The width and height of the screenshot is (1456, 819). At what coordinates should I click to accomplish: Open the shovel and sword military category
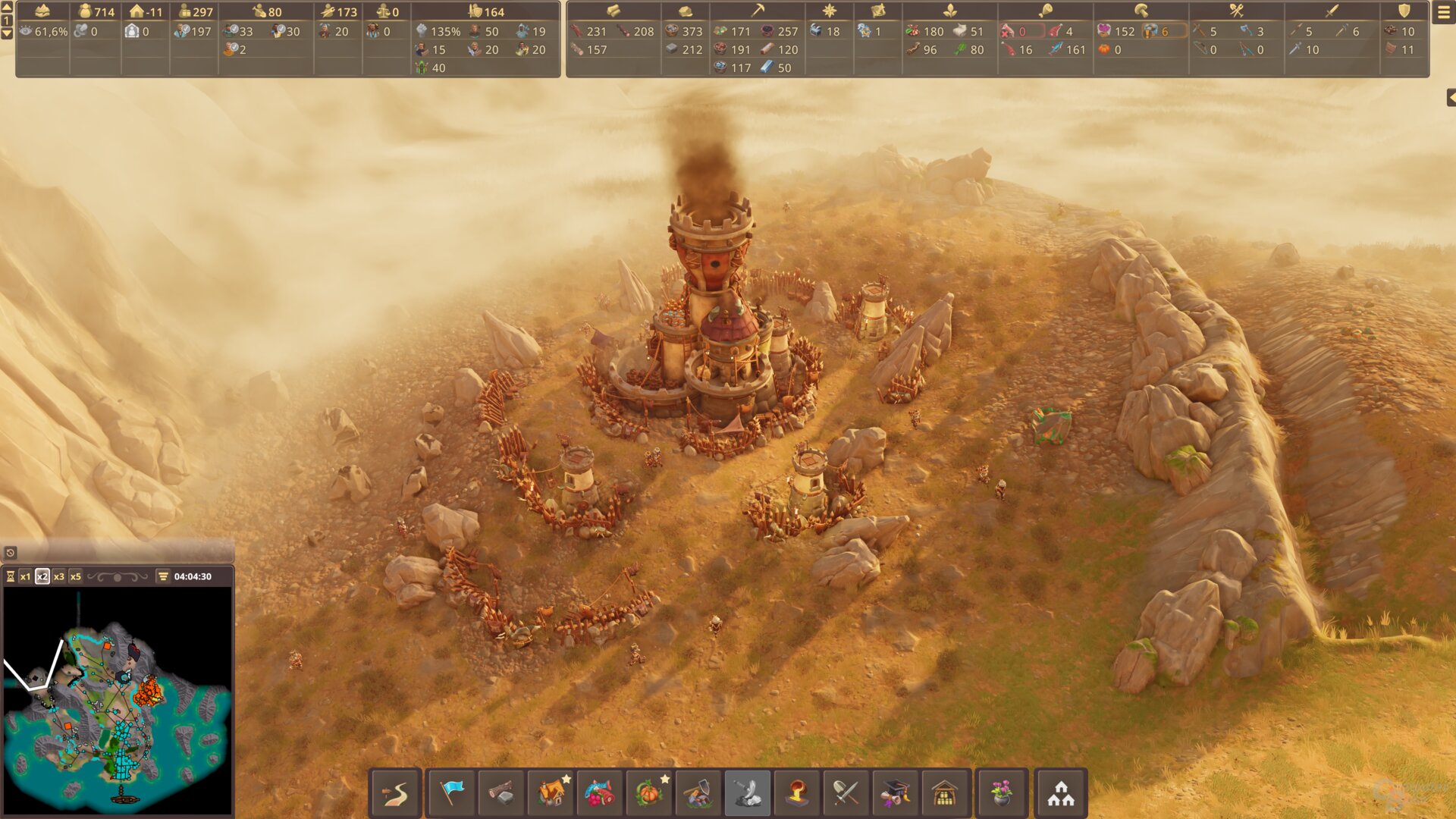(x=846, y=793)
